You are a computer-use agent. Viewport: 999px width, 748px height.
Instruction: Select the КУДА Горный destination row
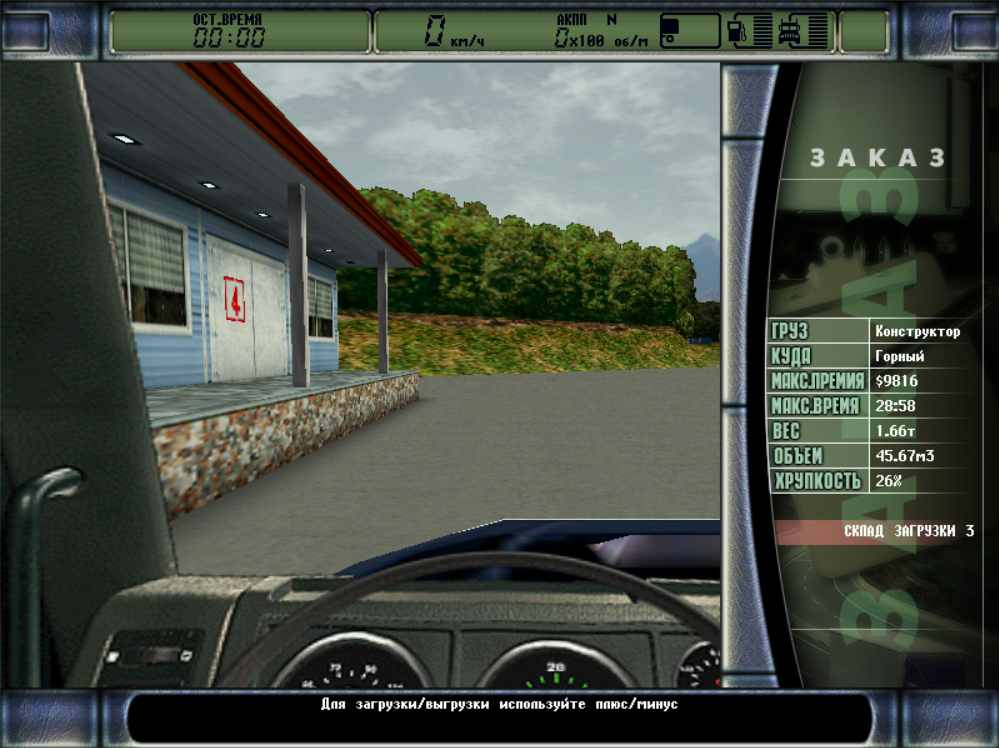(870, 356)
